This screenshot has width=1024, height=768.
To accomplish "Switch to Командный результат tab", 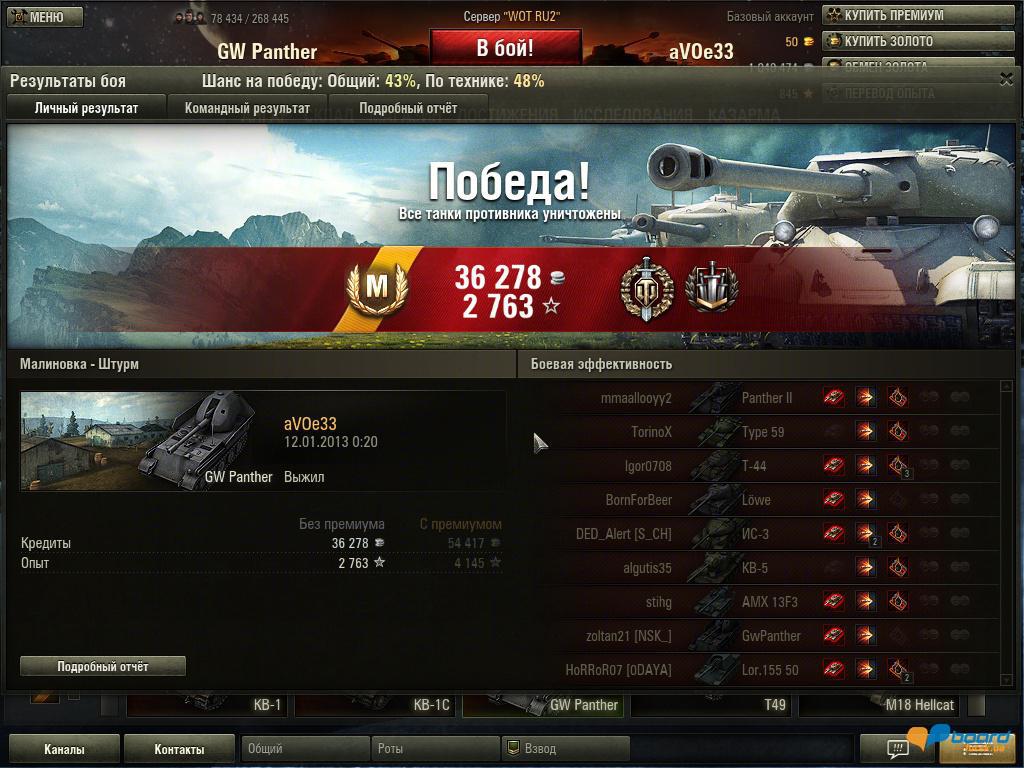I will [247, 108].
